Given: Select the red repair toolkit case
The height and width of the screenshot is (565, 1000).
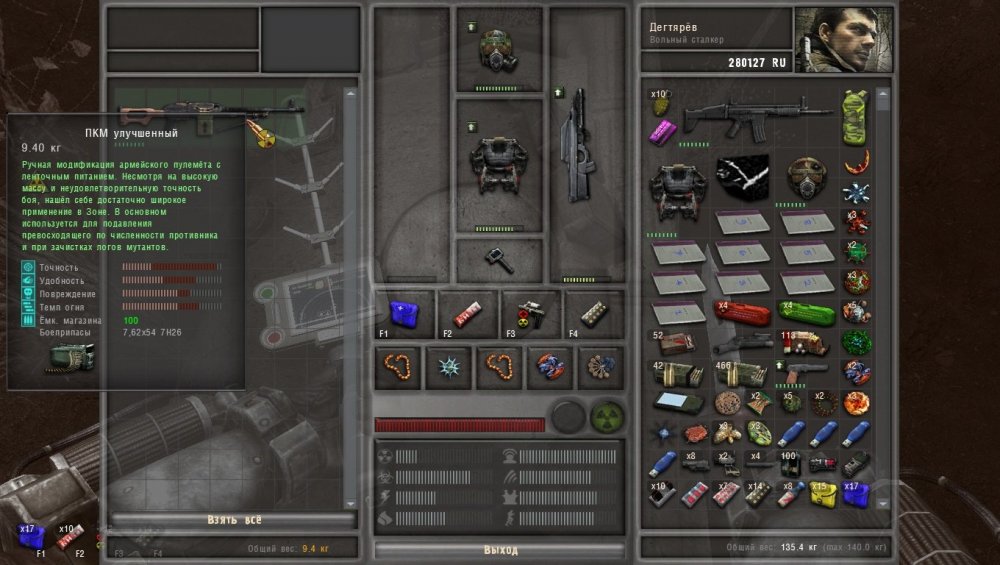Looking at the screenshot, I should pyautogui.click(x=741, y=312).
